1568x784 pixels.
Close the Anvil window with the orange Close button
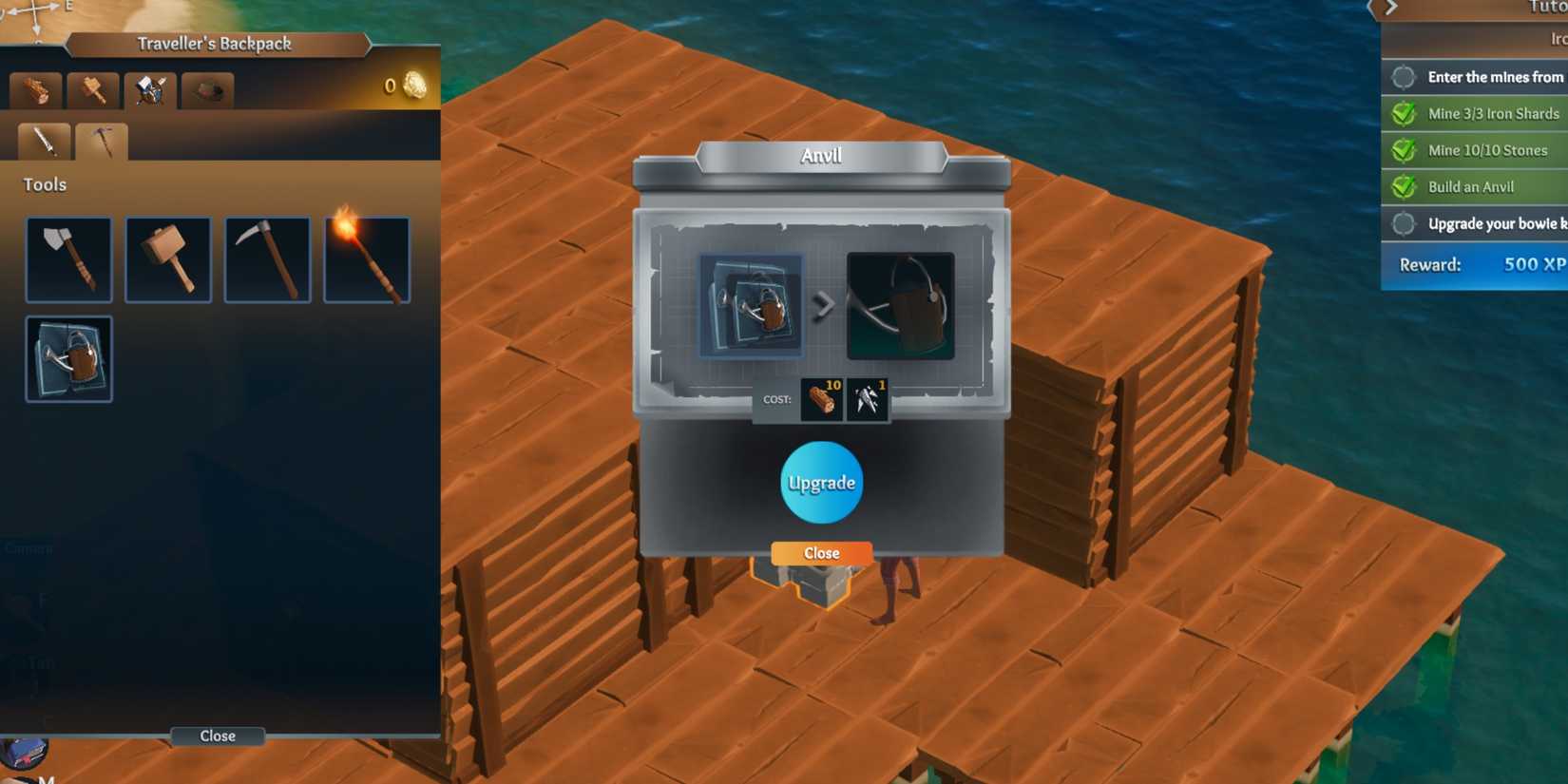coord(820,553)
